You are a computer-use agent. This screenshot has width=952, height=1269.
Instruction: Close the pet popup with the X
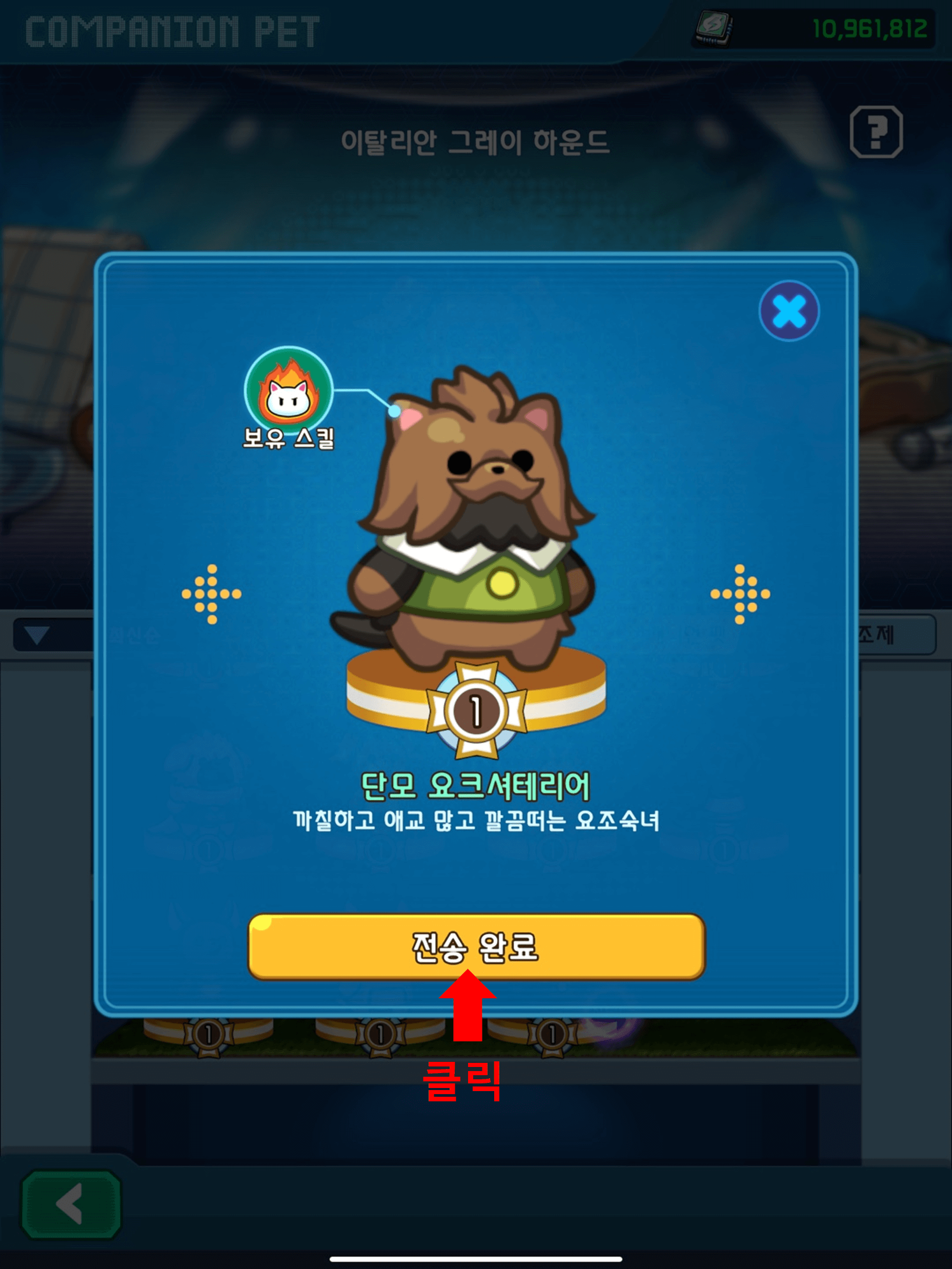[x=789, y=310]
